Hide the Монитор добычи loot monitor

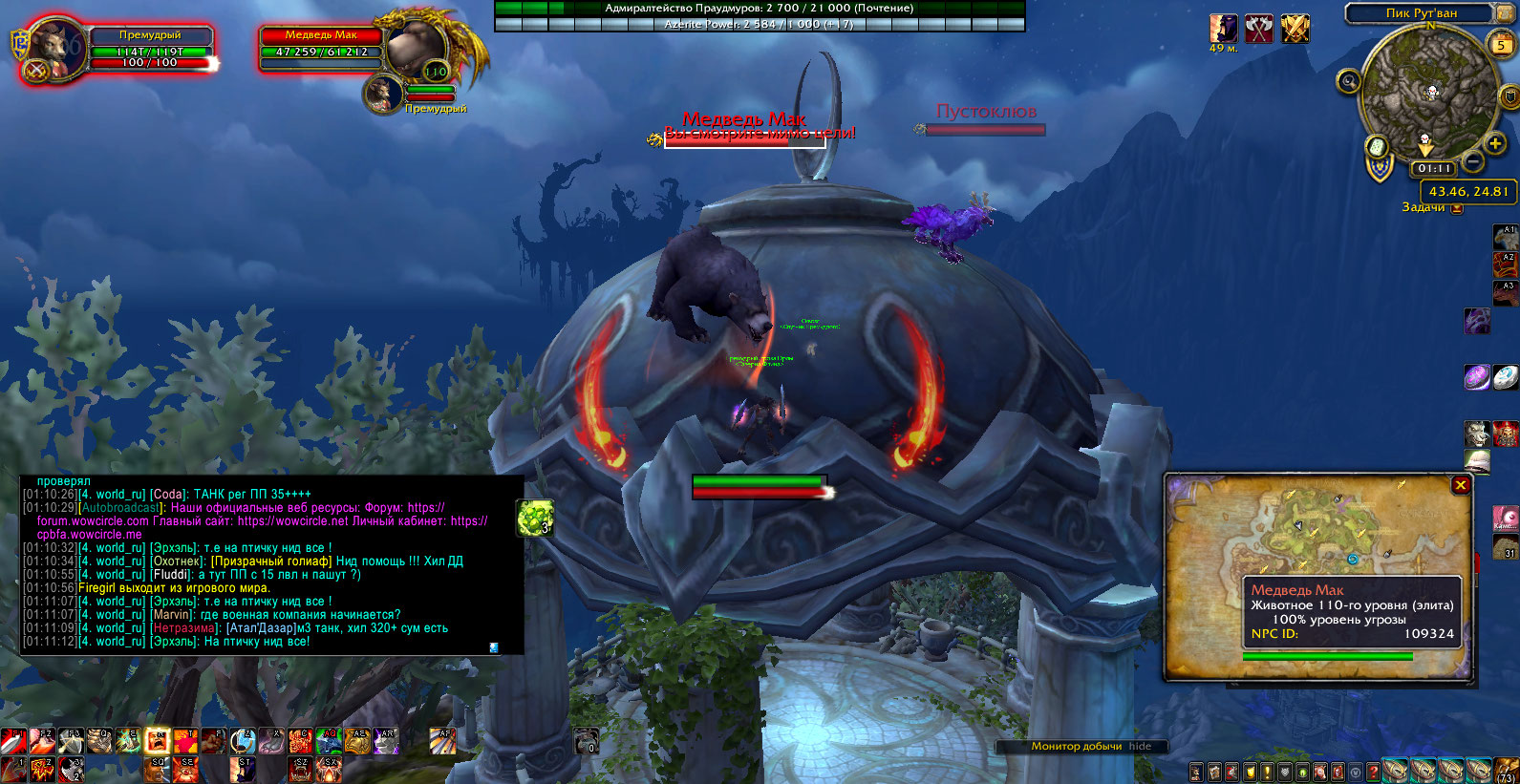(1140, 746)
